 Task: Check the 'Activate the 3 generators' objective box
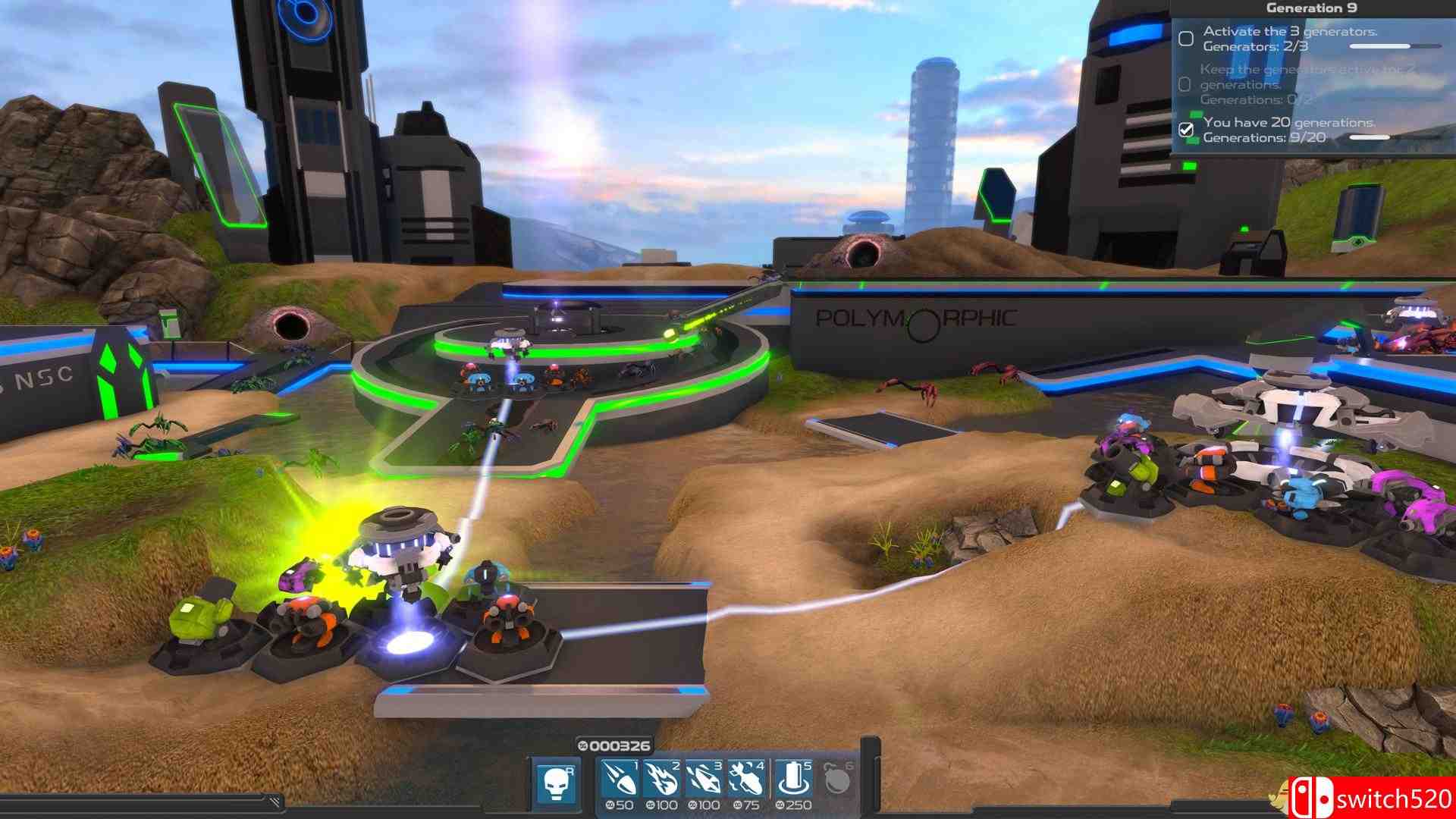click(1186, 39)
